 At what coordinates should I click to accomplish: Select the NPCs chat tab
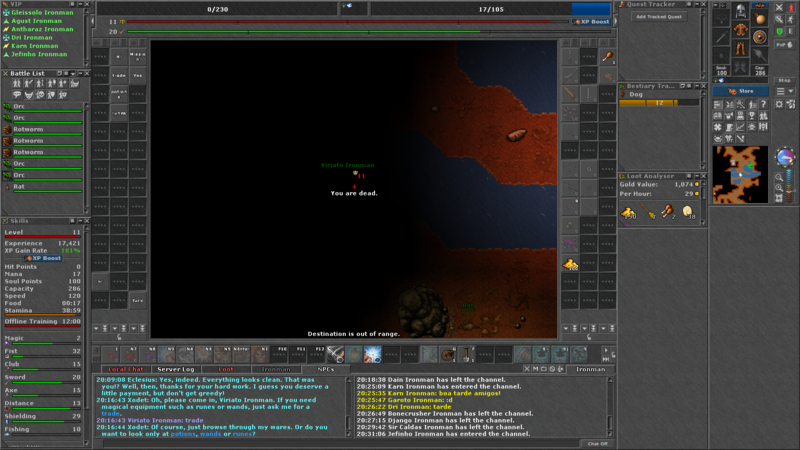tap(326, 370)
